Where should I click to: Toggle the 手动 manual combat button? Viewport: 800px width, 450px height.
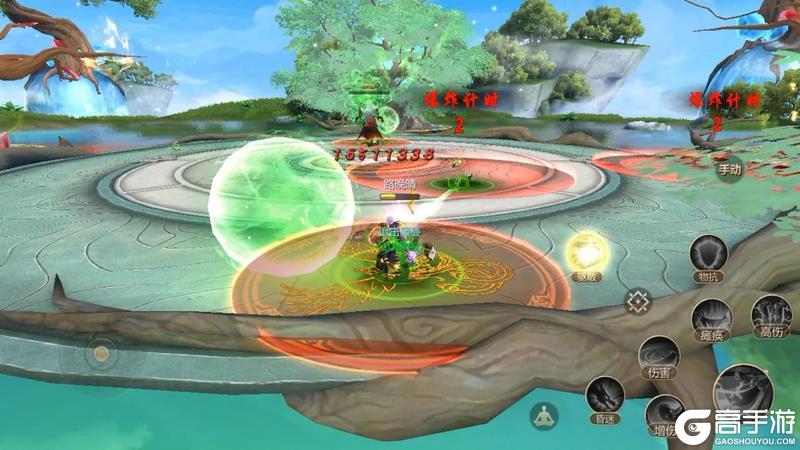click(x=729, y=169)
